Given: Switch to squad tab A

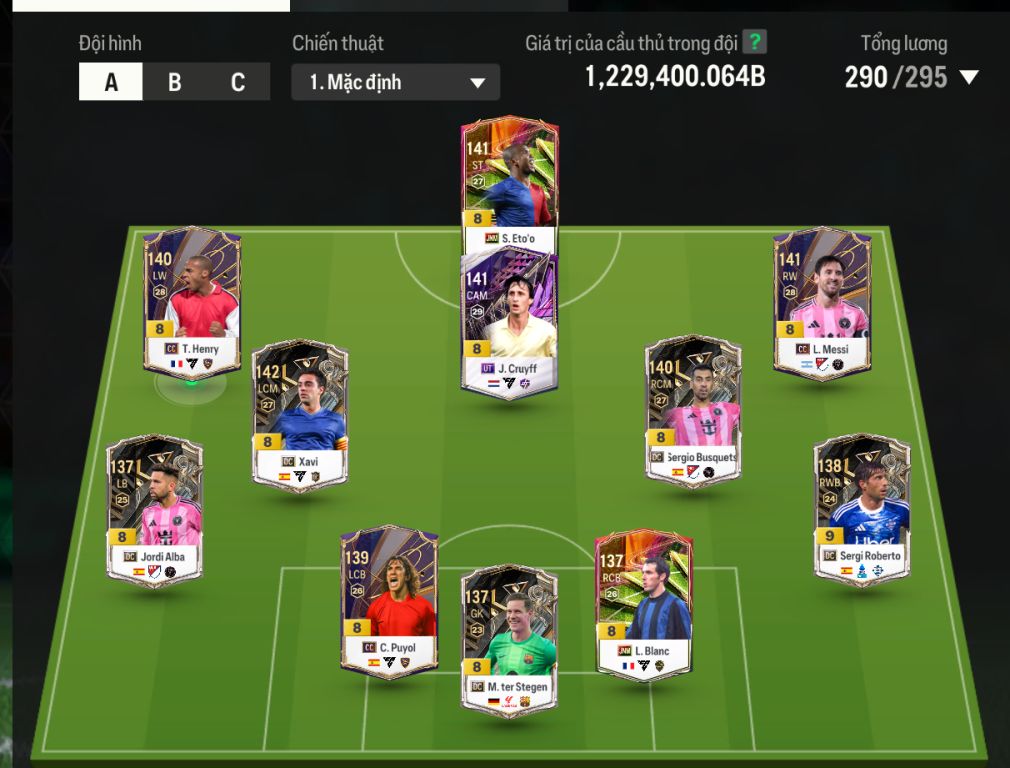Looking at the screenshot, I should coord(111,82).
